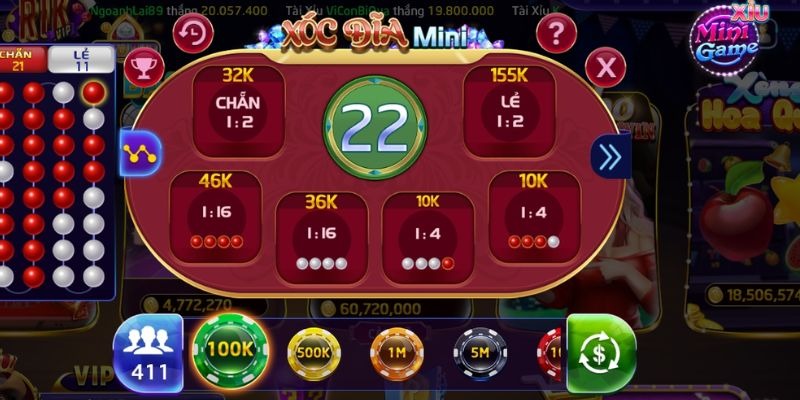Bet on three red one white box
This screenshot has height=400, width=800.
[x=534, y=215]
